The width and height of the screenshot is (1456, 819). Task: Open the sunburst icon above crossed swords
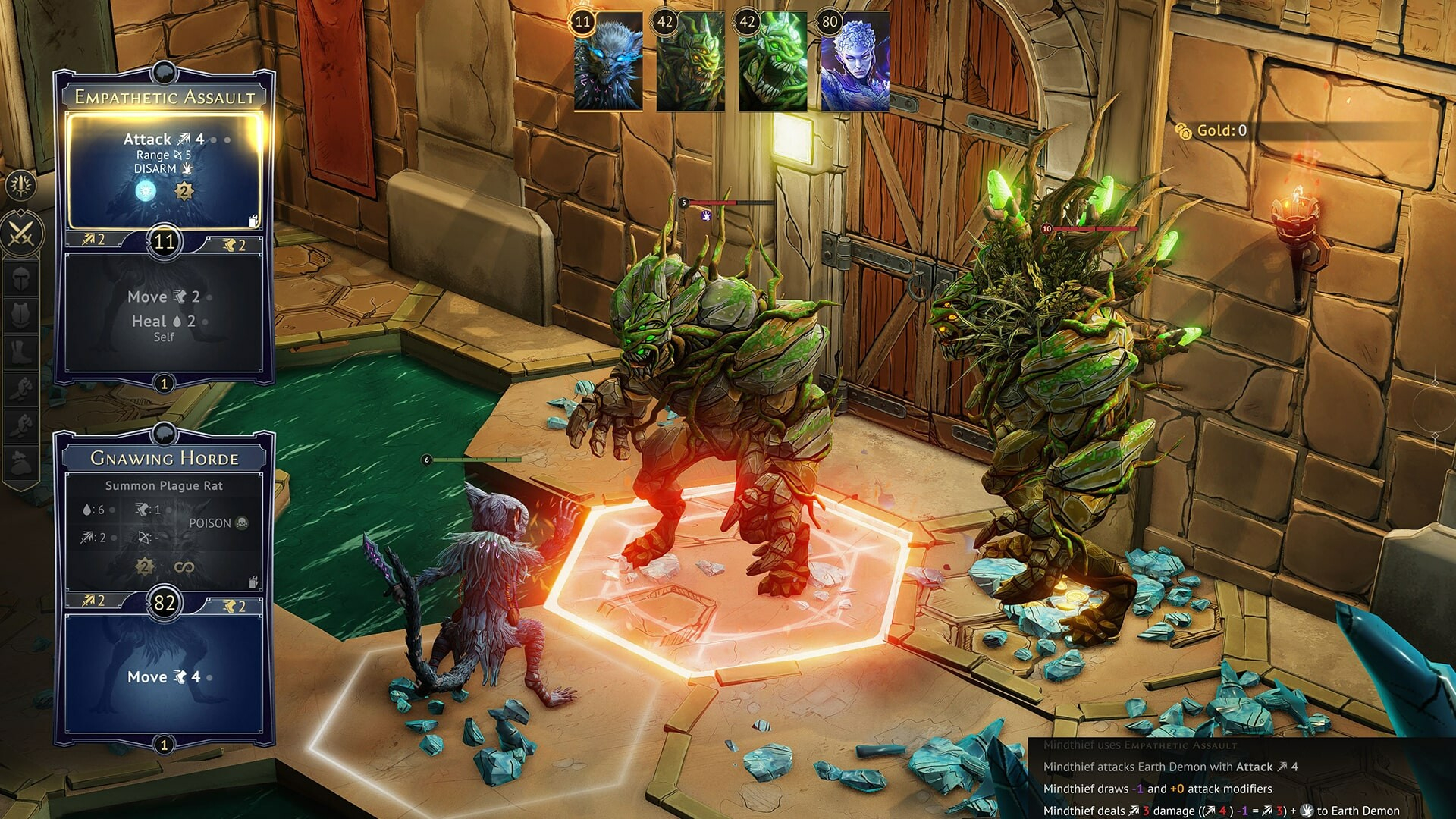(20, 184)
